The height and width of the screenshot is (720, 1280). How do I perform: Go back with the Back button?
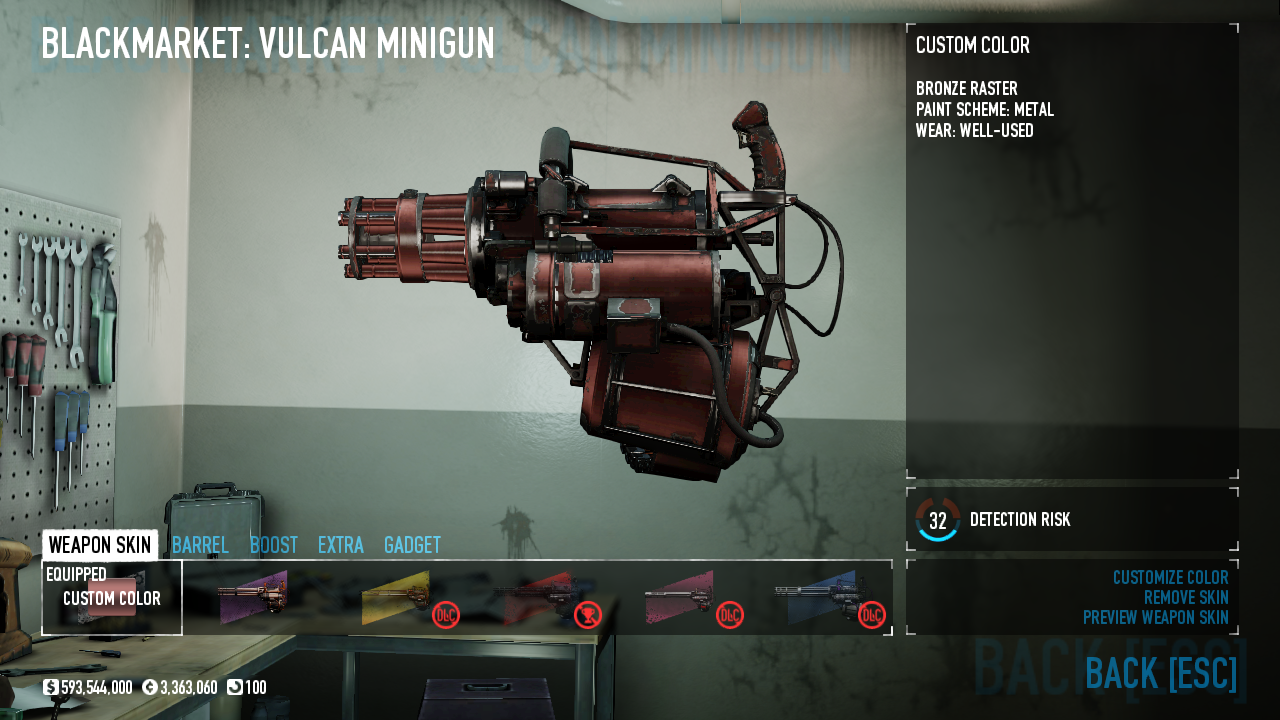click(x=1160, y=674)
